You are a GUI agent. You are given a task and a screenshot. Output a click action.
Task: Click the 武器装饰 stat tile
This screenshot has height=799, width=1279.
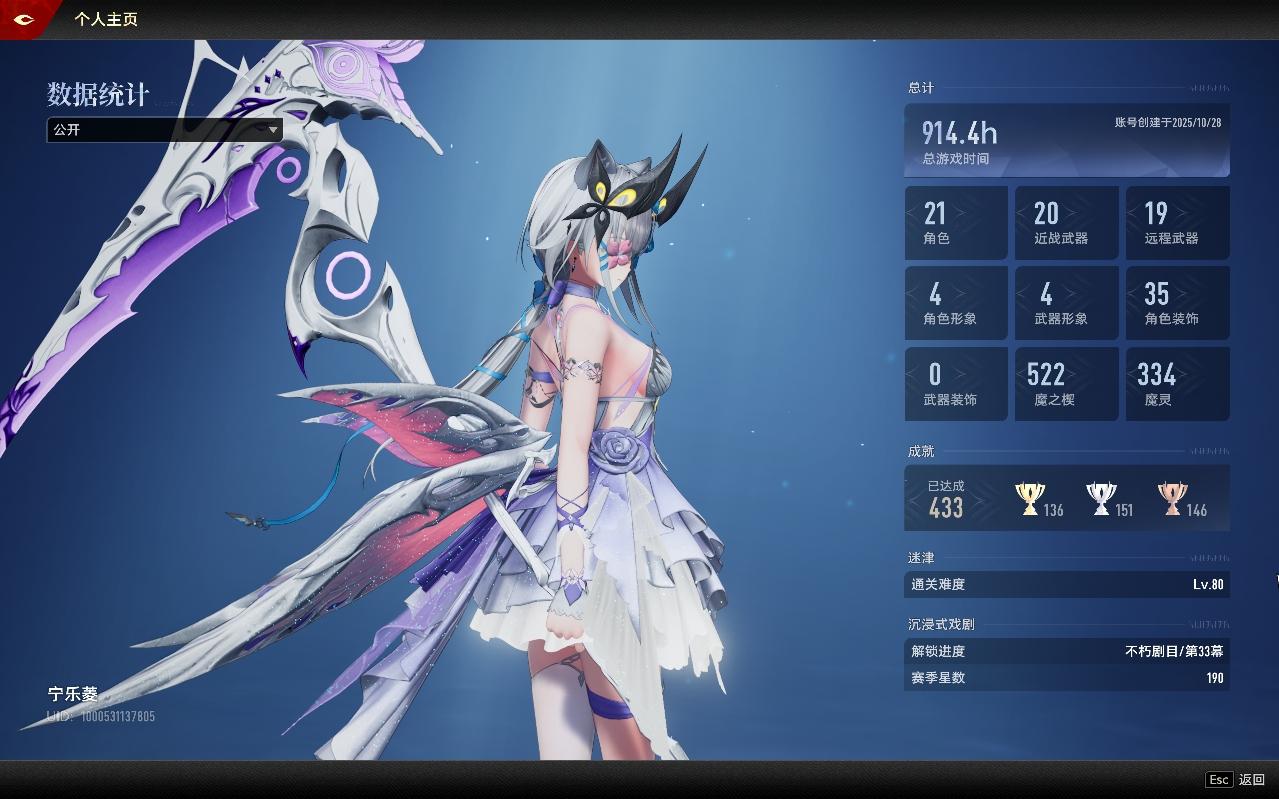coord(956,384)
